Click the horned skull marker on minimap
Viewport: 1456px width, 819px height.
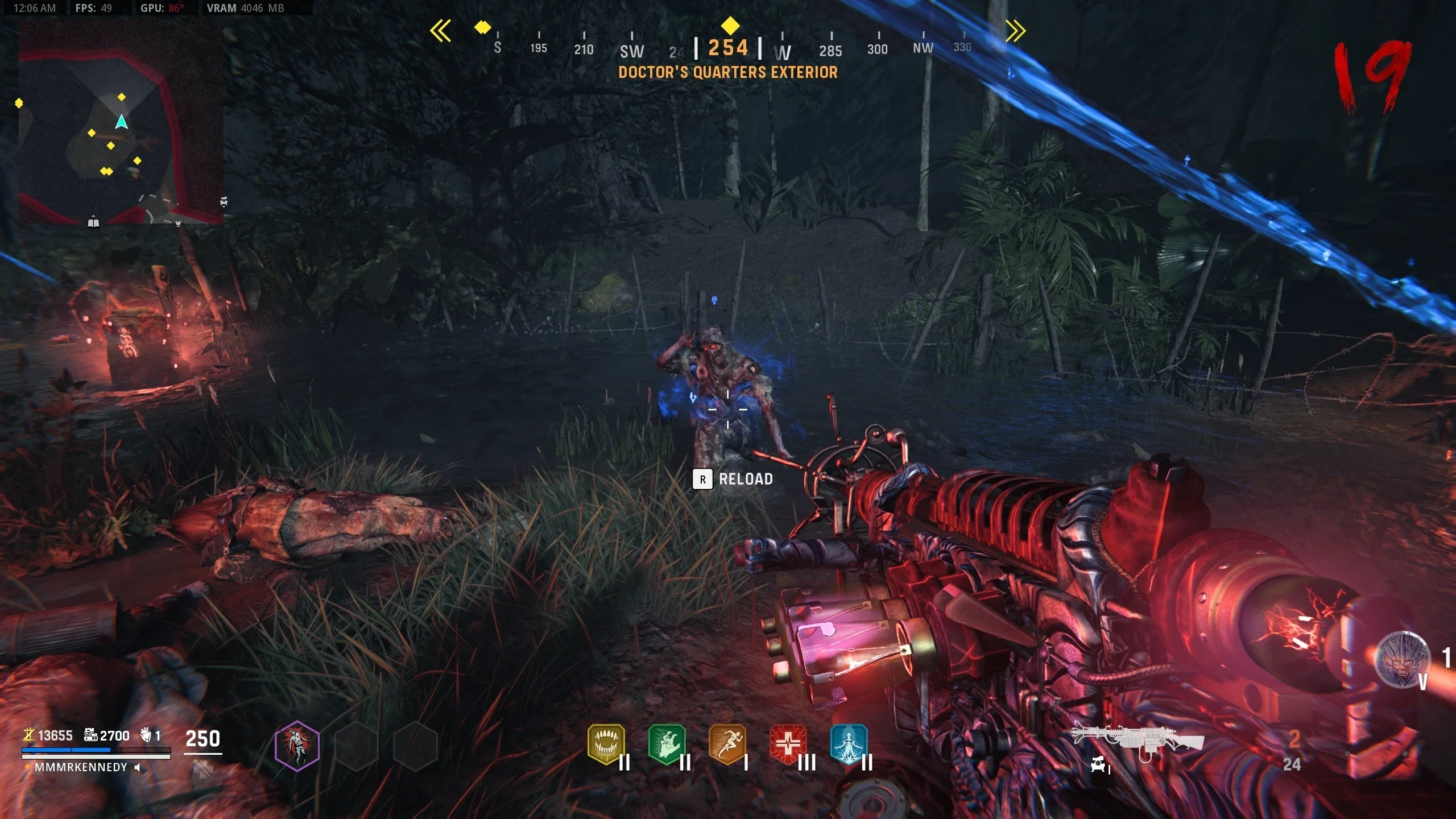(x=178, y=224)
